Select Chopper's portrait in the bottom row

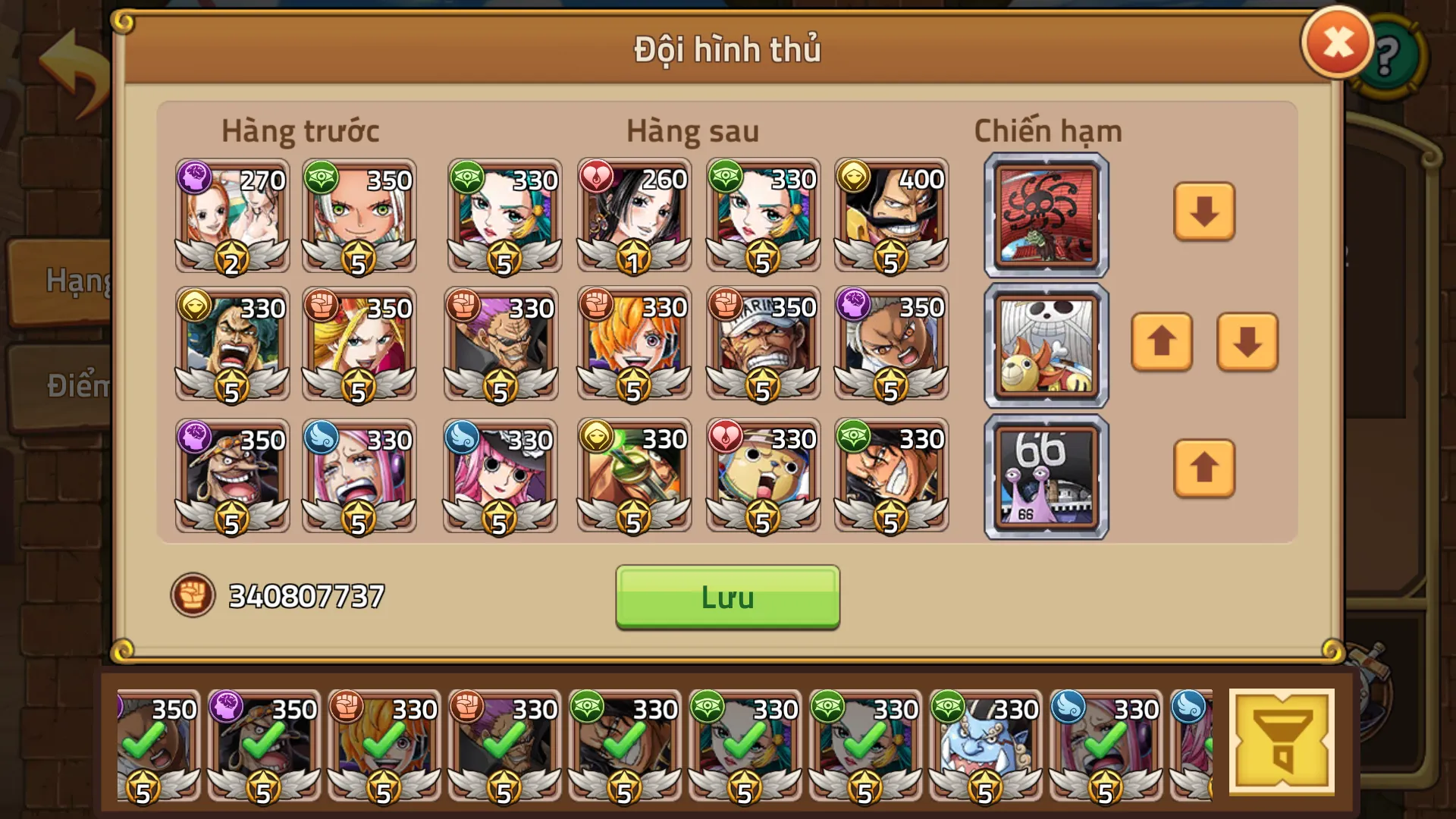click(x=762, y=478)
